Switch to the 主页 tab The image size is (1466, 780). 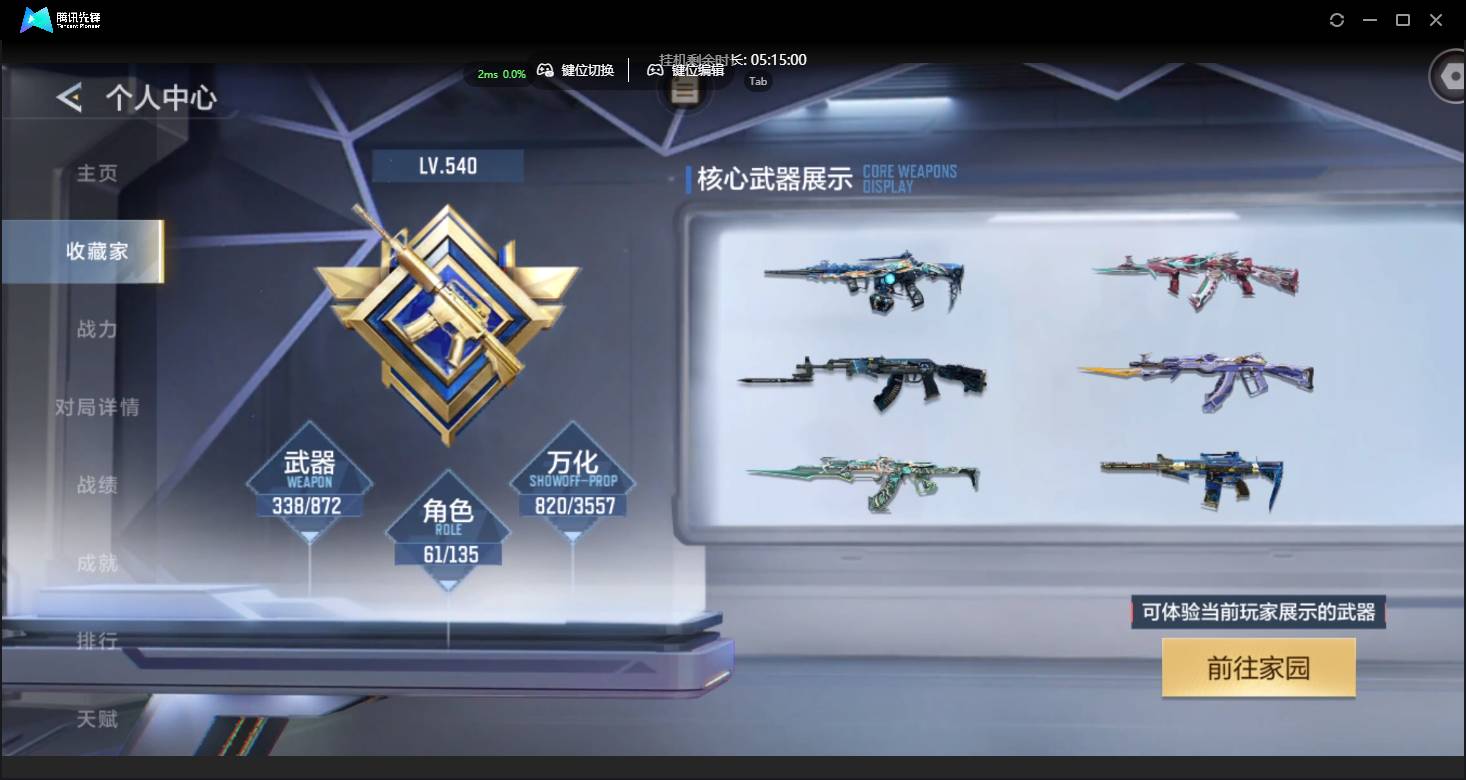pyautogui.click(x=95, y=174)
